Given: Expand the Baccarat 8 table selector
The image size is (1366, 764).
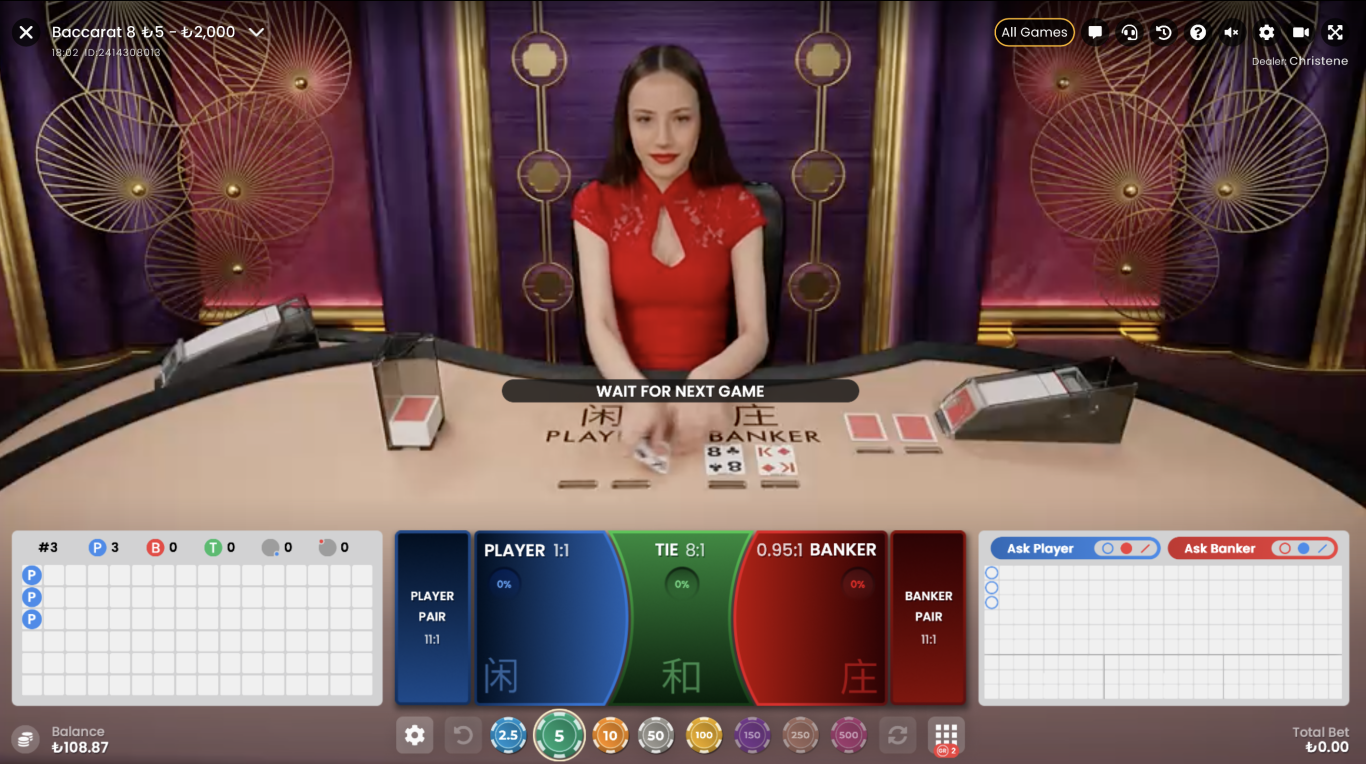Looking at the screenshot, I should [257, 31].
